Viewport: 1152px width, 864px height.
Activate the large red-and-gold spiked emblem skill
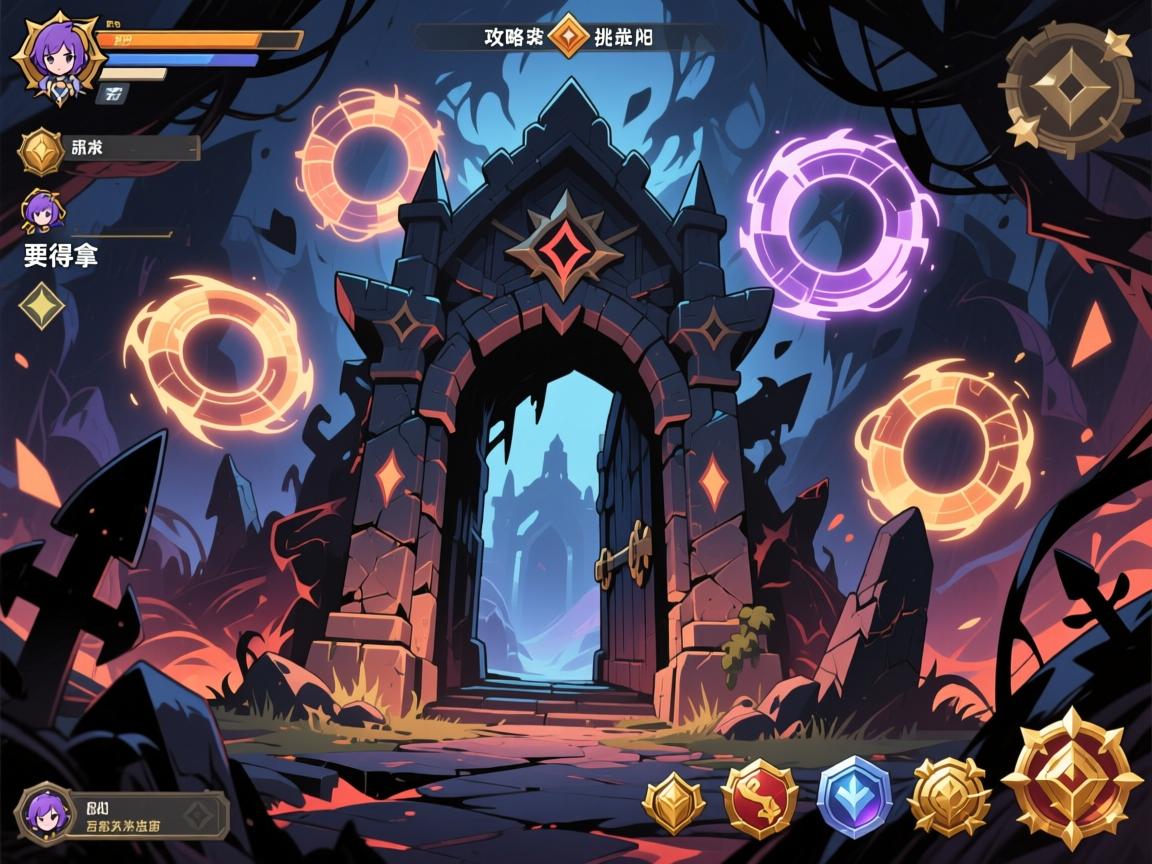(1071, 780)
